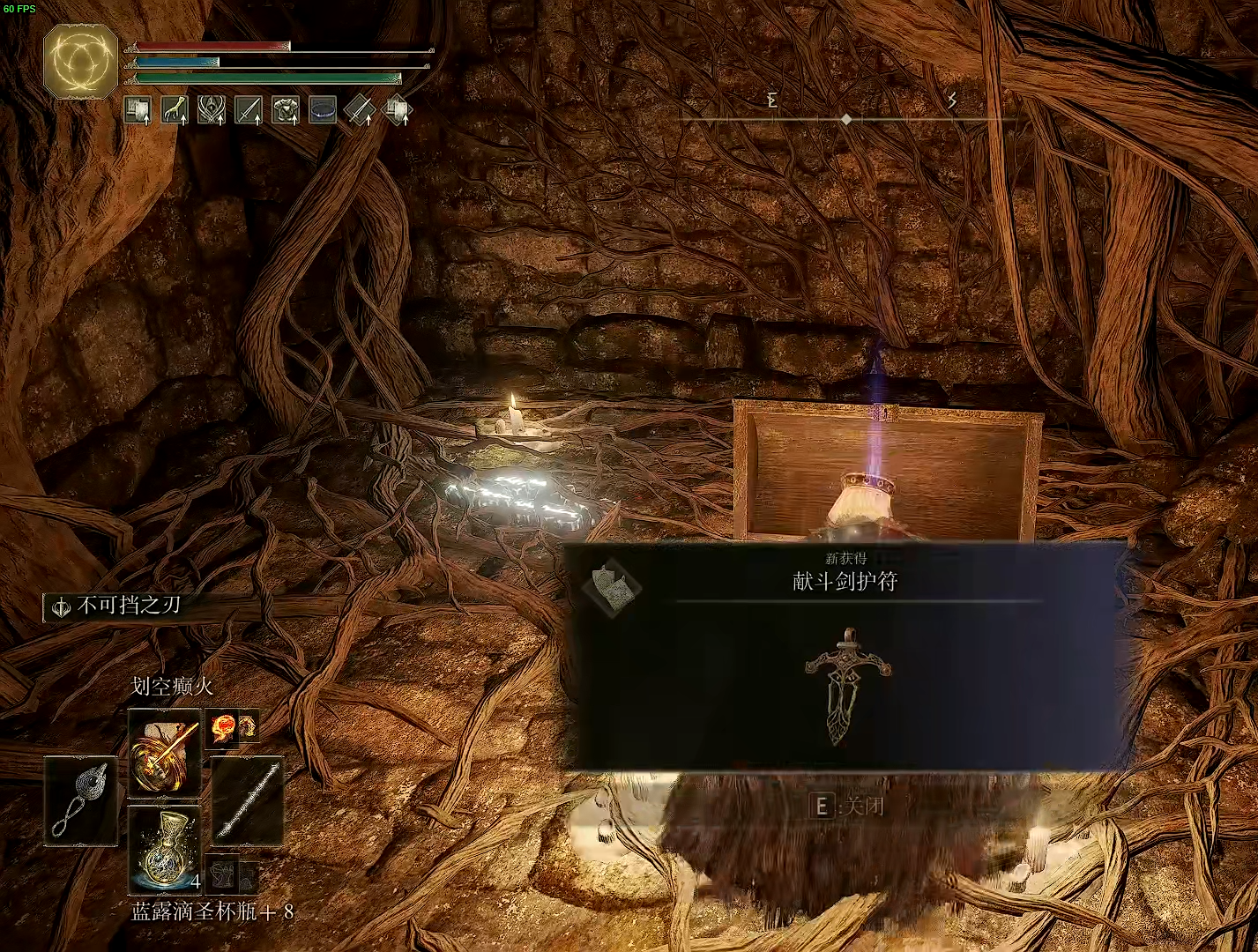Click the 献斗剑护符 talisman image

point(846,687)
